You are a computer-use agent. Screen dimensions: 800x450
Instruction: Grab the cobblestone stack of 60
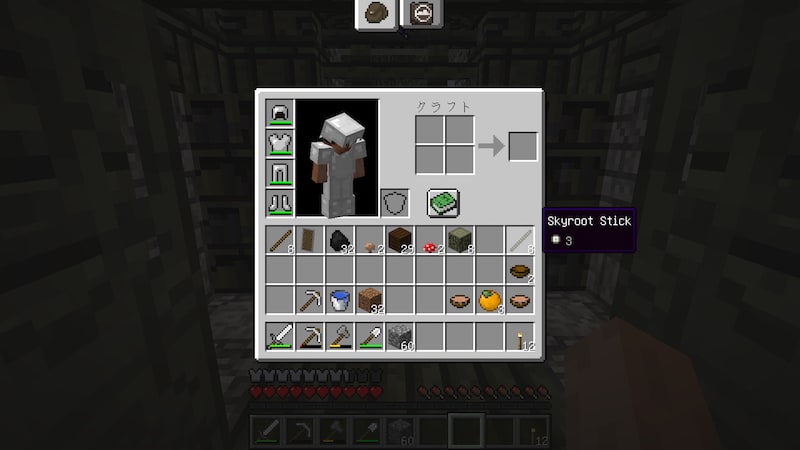[x=400, y=337]
